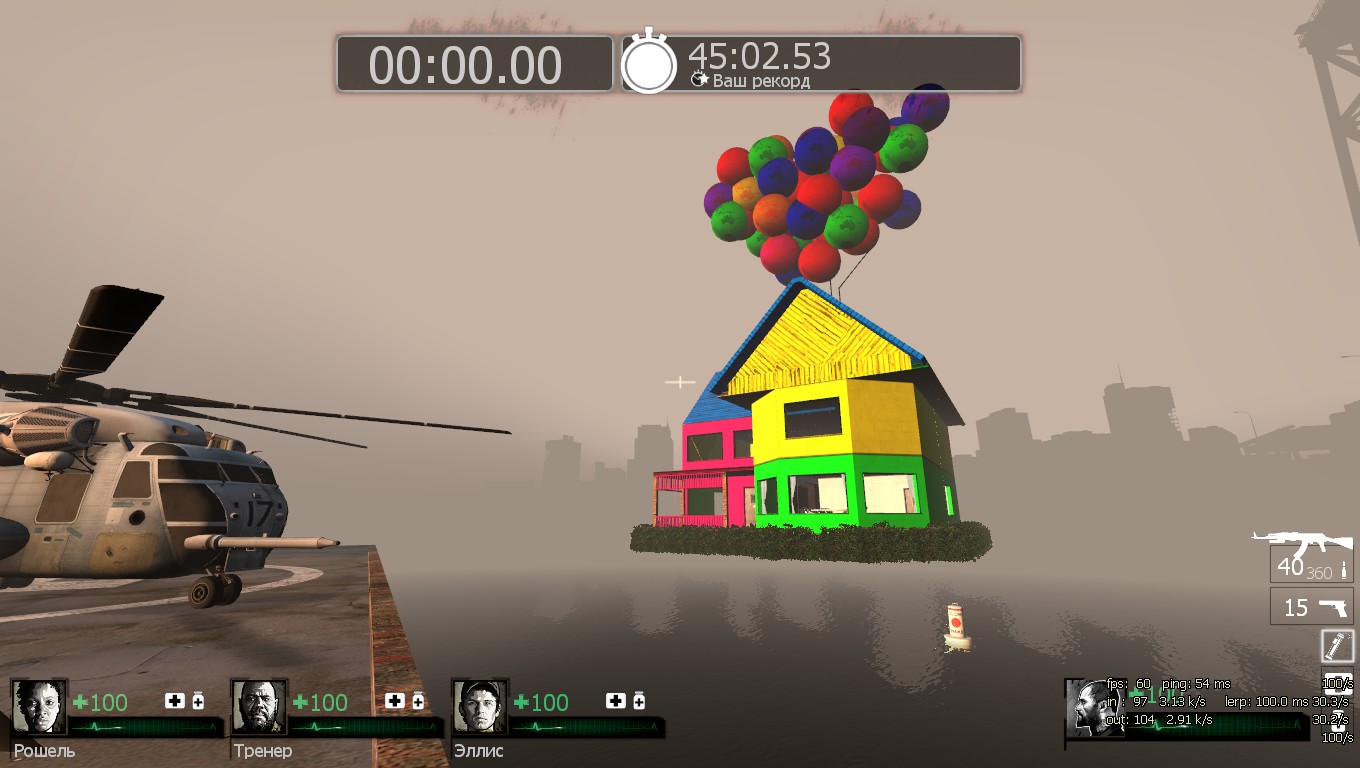
Task: Click Эллис's pain pills icon
Action: (639, 701)
